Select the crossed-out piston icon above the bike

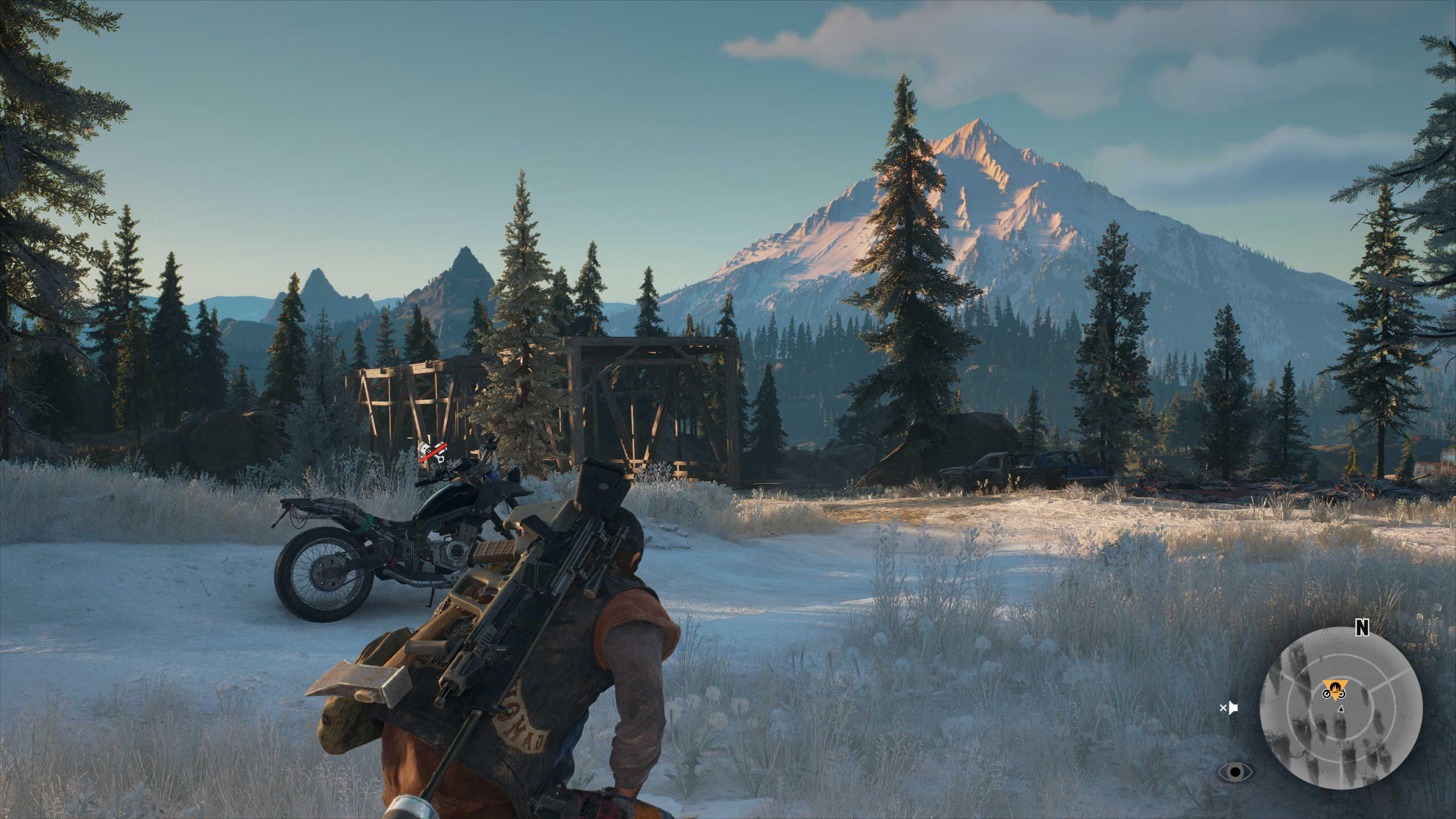click(433, 451)
